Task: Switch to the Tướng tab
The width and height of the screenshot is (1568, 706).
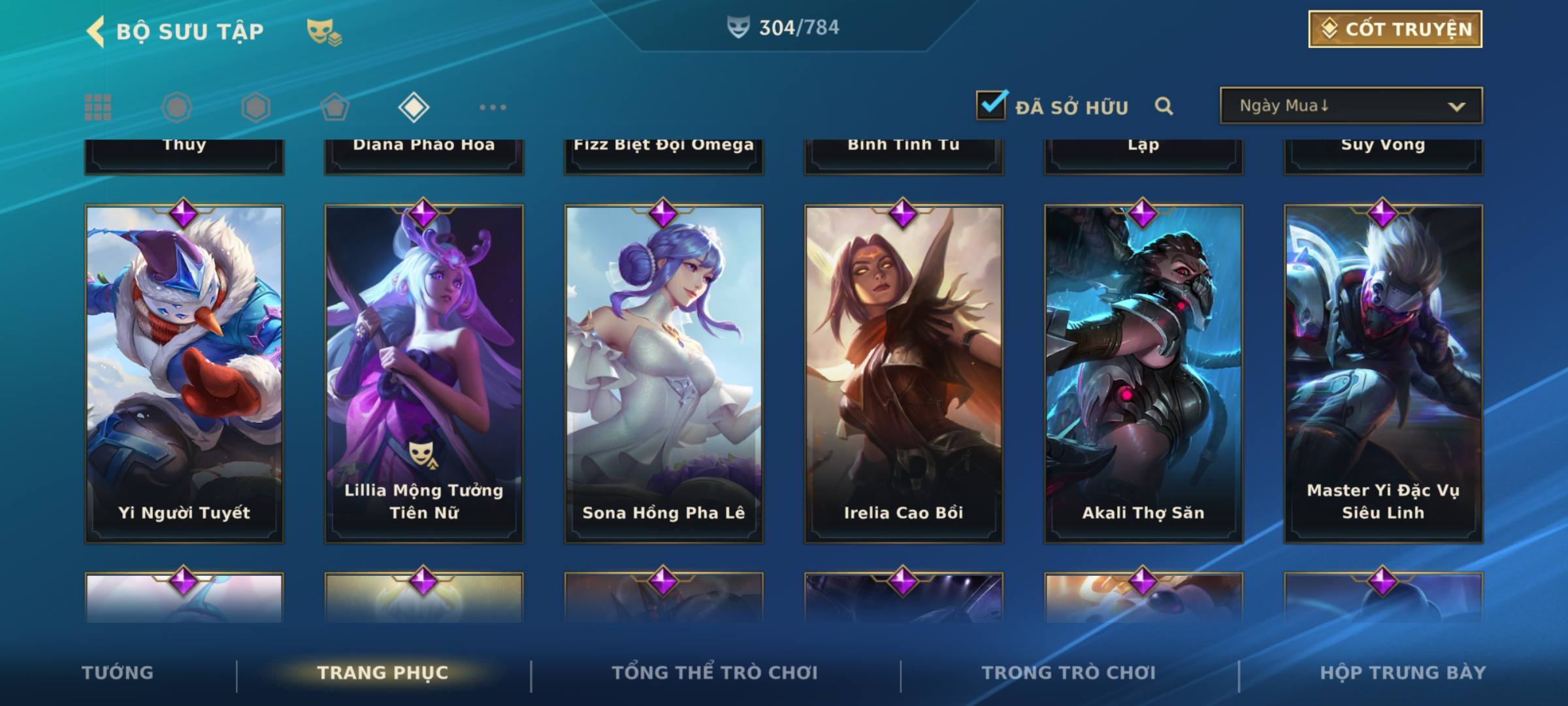Action: pos(118,673)
